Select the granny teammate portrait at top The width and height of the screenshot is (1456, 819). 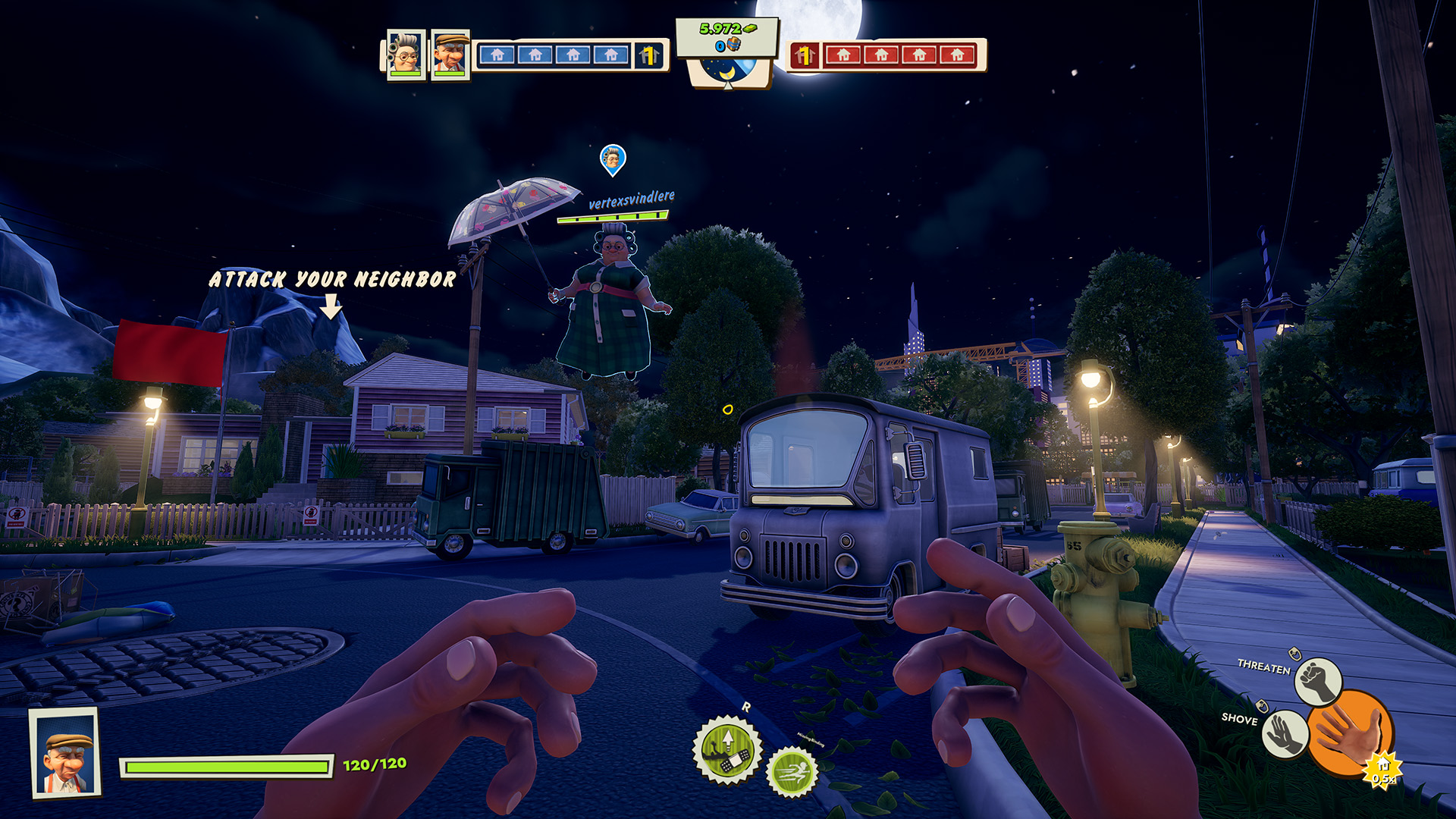pyautogui.click(x=405, y=55)
